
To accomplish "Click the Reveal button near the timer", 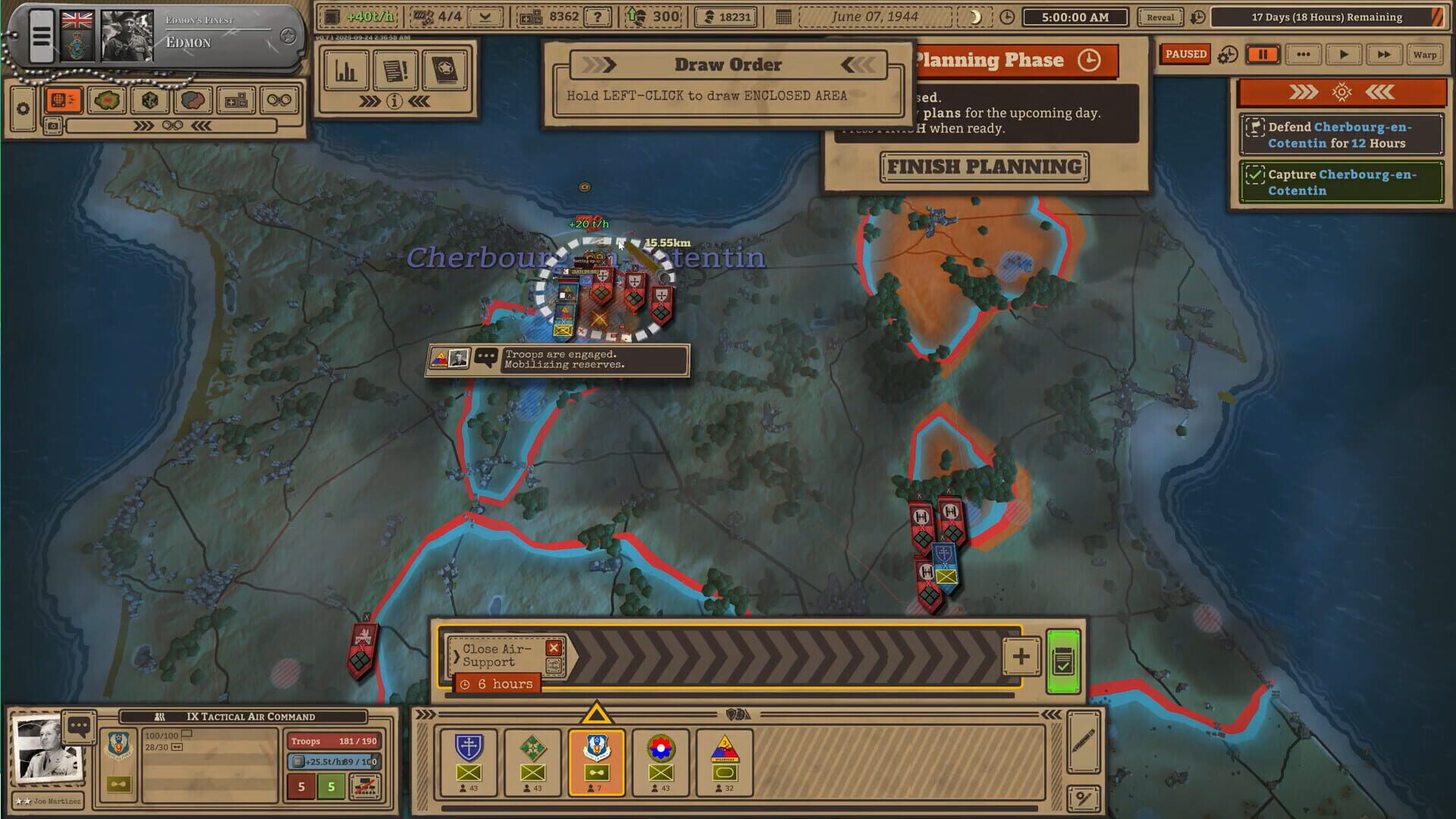I will click(x=1159, y=17).
